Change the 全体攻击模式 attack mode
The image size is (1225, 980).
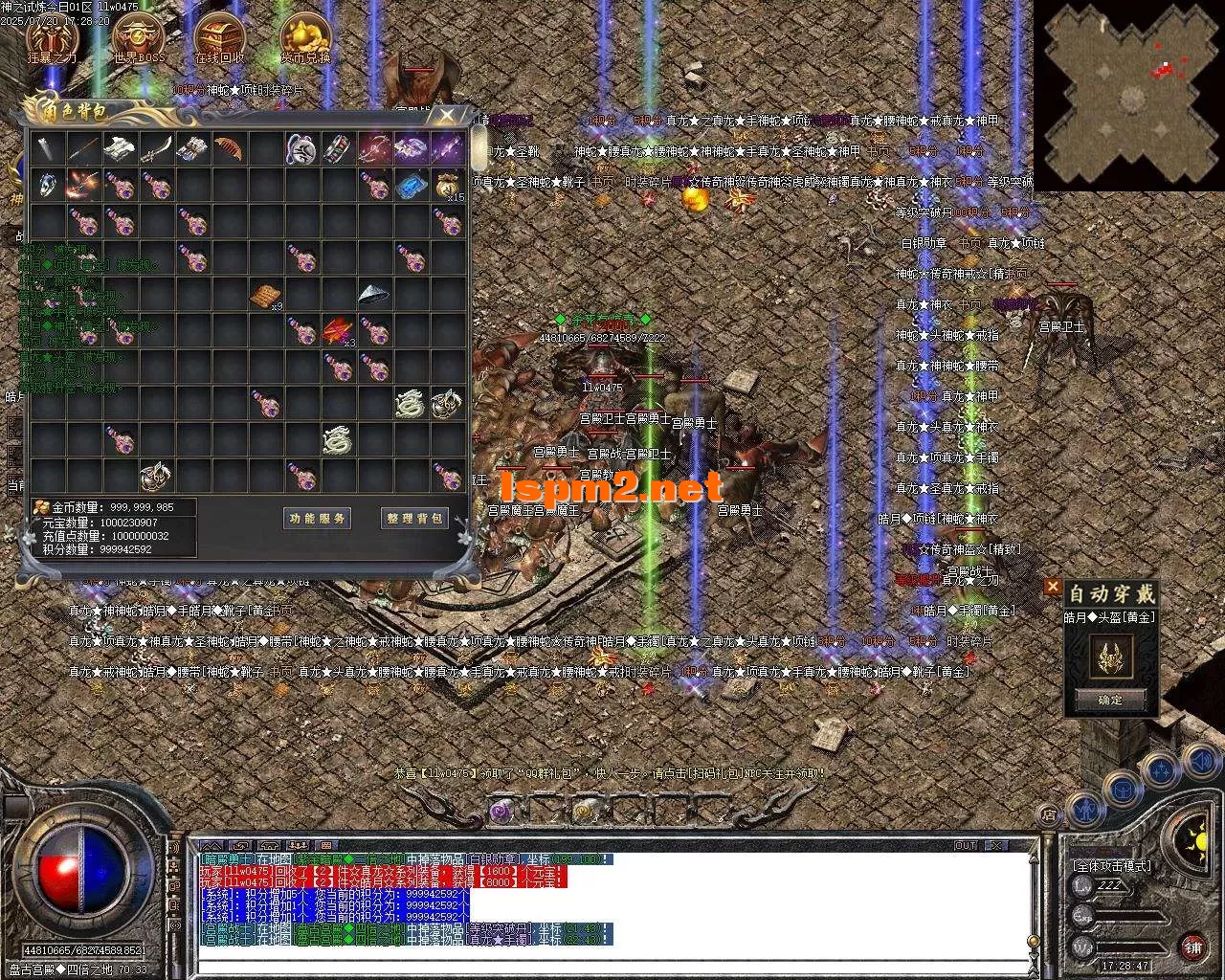point(1112,865)
